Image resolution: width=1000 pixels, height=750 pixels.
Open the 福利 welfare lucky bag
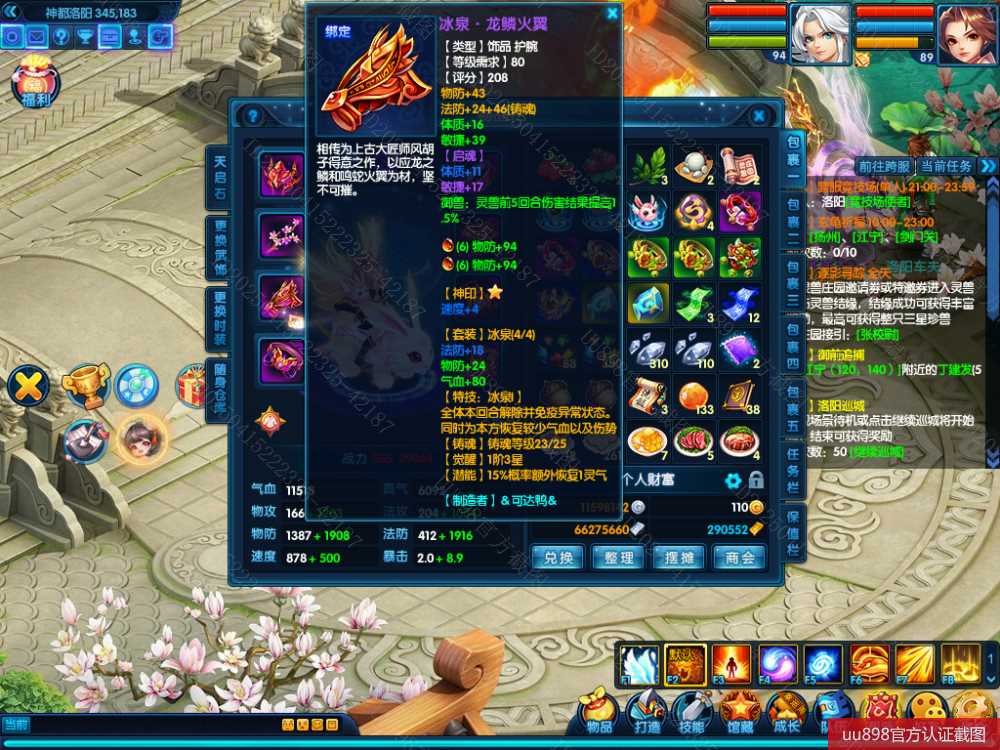(x=37, y=86)
